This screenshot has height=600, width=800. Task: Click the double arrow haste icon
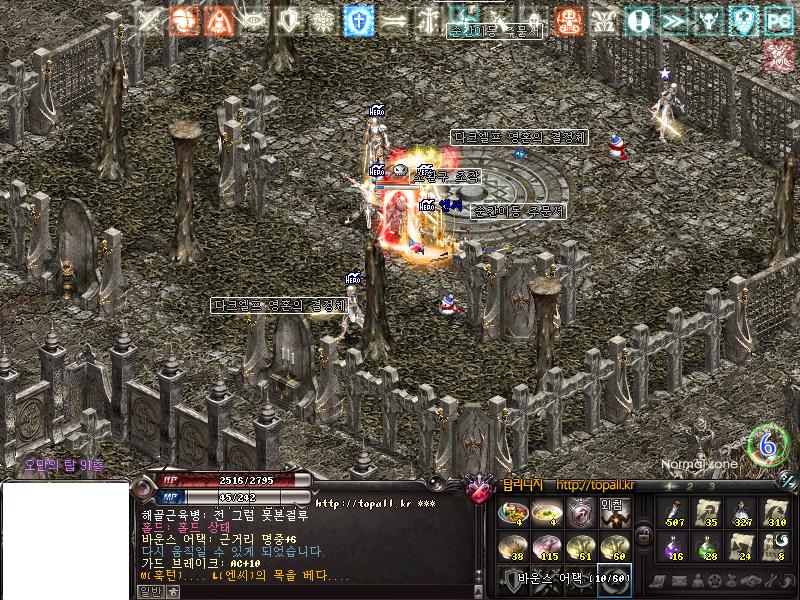(672, 19)
